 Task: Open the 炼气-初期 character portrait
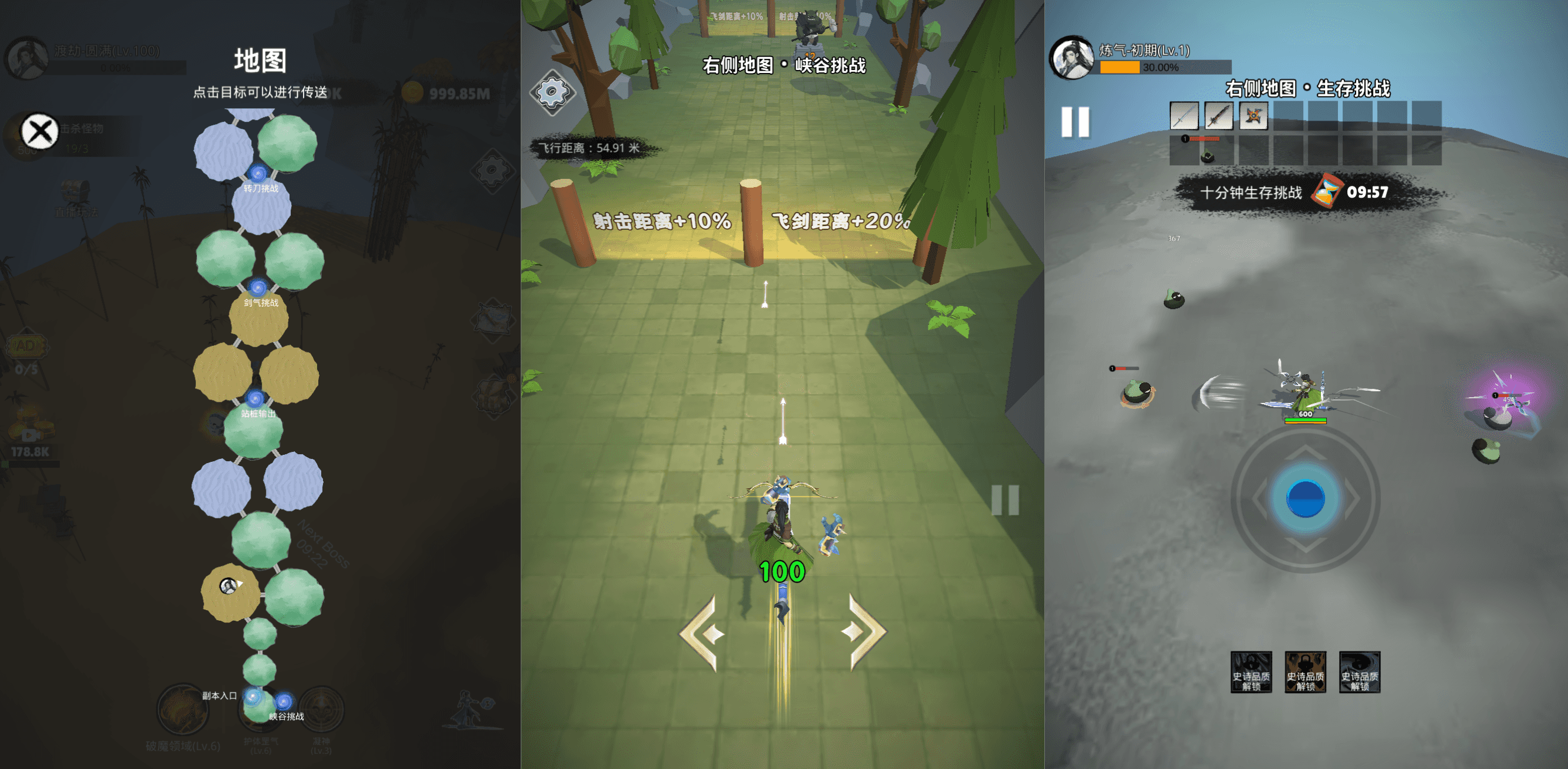pyautogui.click(x=1072, y=58)
